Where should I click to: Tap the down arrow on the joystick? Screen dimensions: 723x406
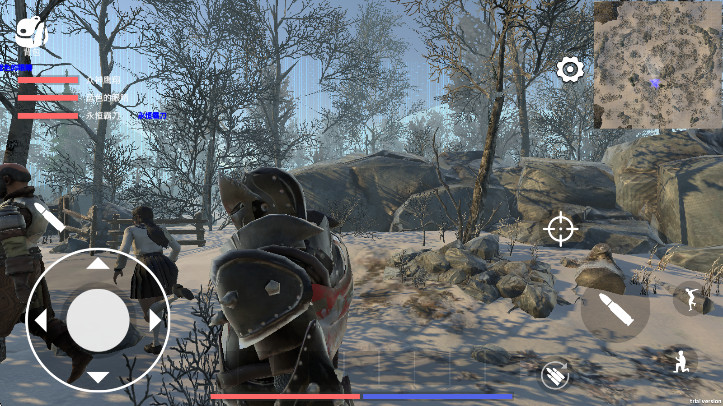click(x=98, y=377)
